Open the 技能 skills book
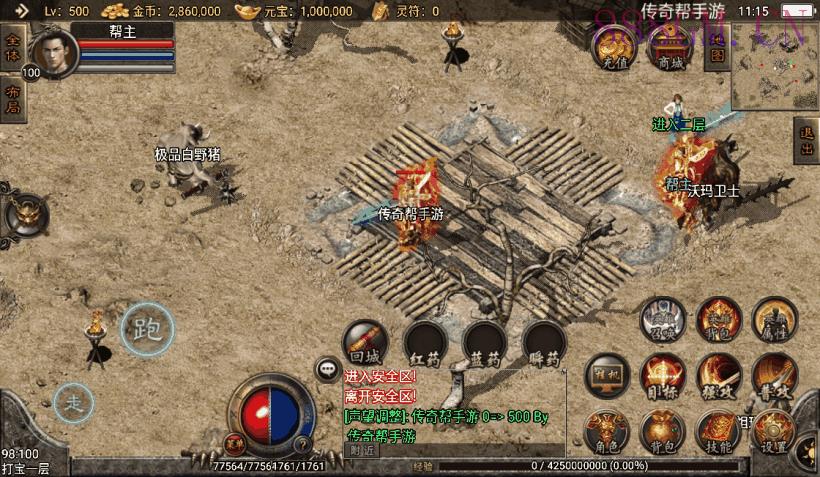 (718, 430)
